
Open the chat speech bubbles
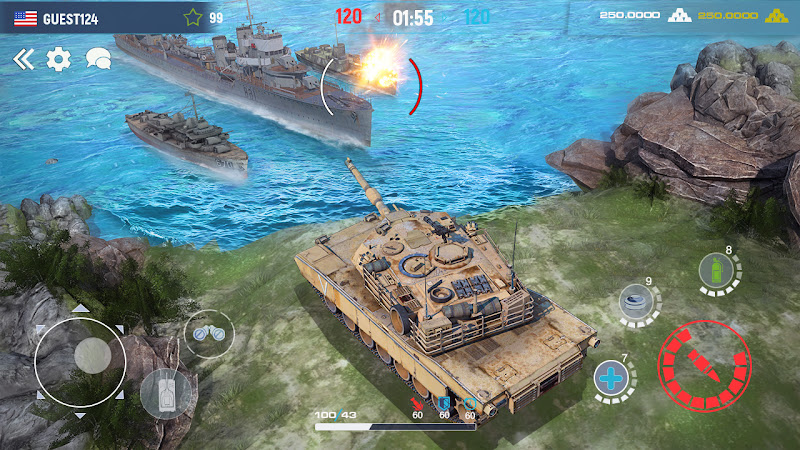click(x=98, y=59)
